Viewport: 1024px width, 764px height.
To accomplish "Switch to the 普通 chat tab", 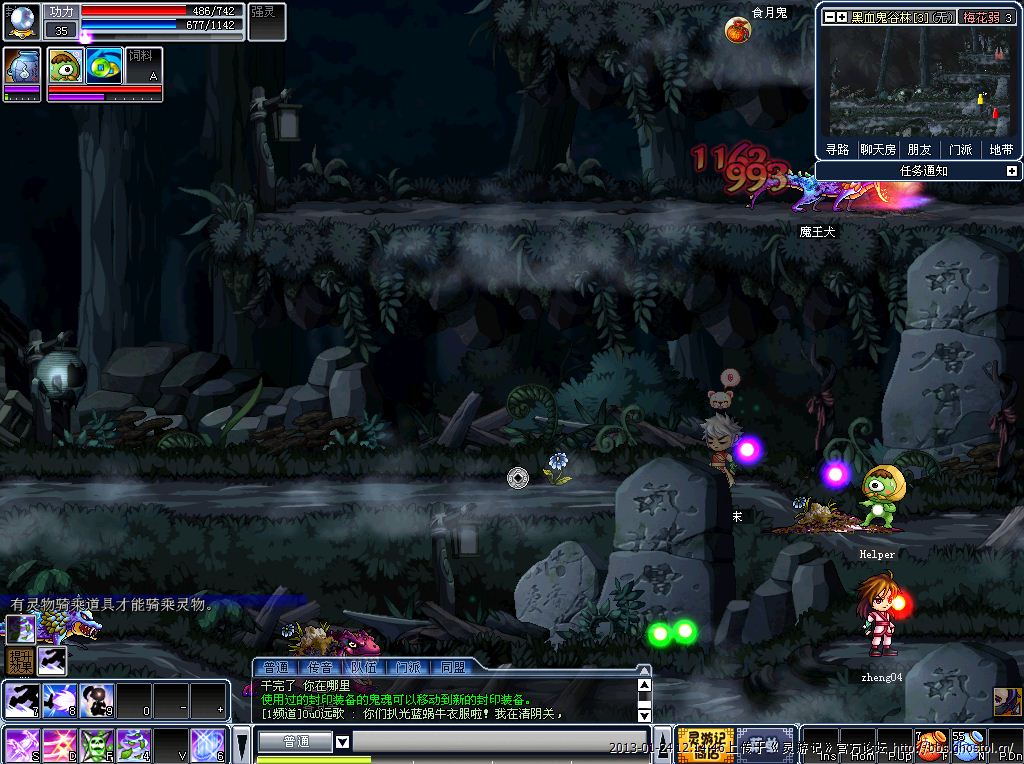I will pyautogui.click(x=274, y=667).
